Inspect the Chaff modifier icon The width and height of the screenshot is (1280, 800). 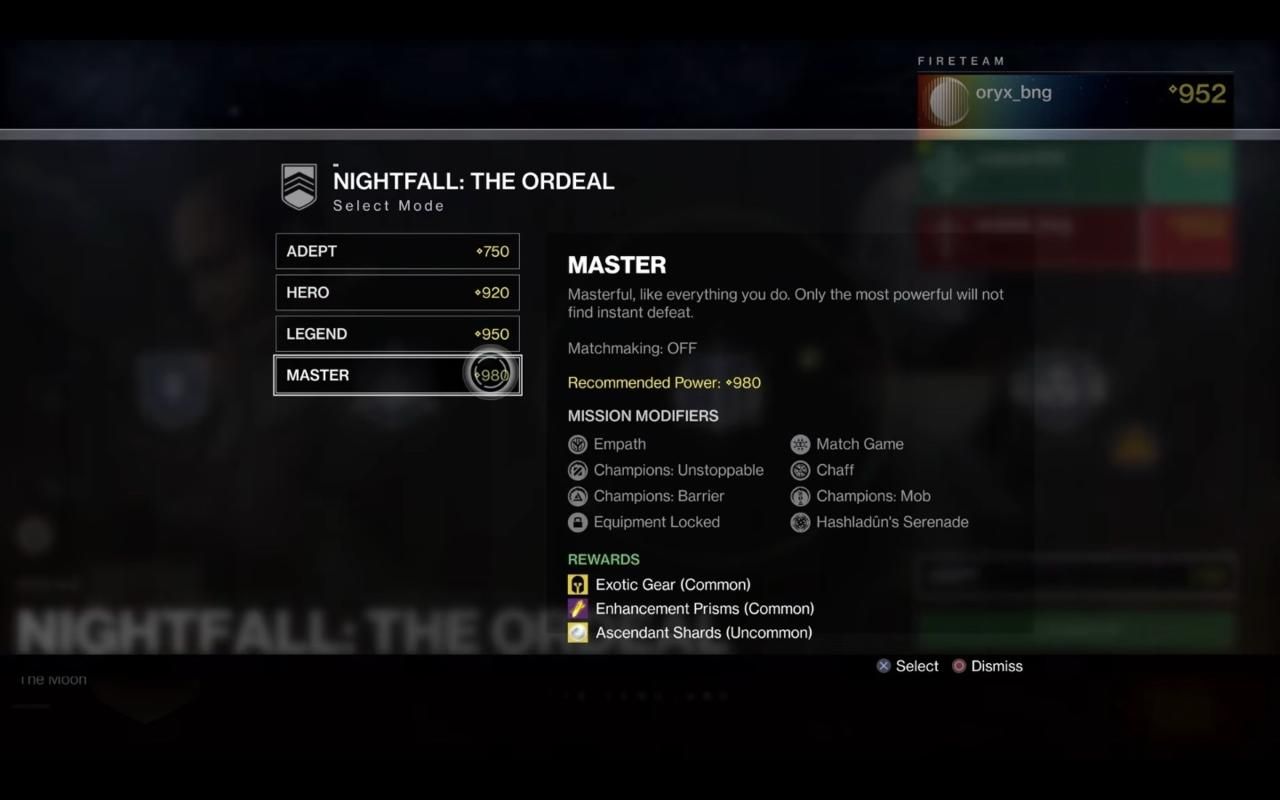pyautogui.click(x=800, y=470)
